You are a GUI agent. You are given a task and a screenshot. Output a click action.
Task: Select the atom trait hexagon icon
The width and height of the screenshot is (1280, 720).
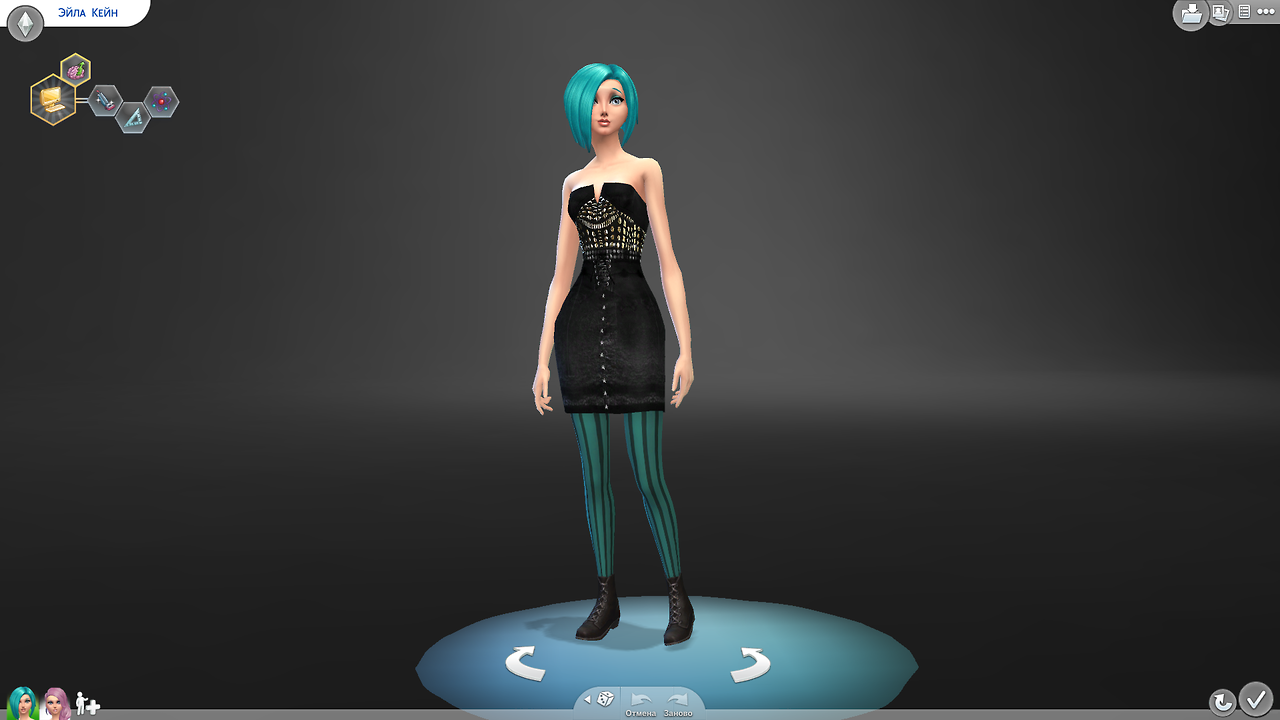coord(161,101)
